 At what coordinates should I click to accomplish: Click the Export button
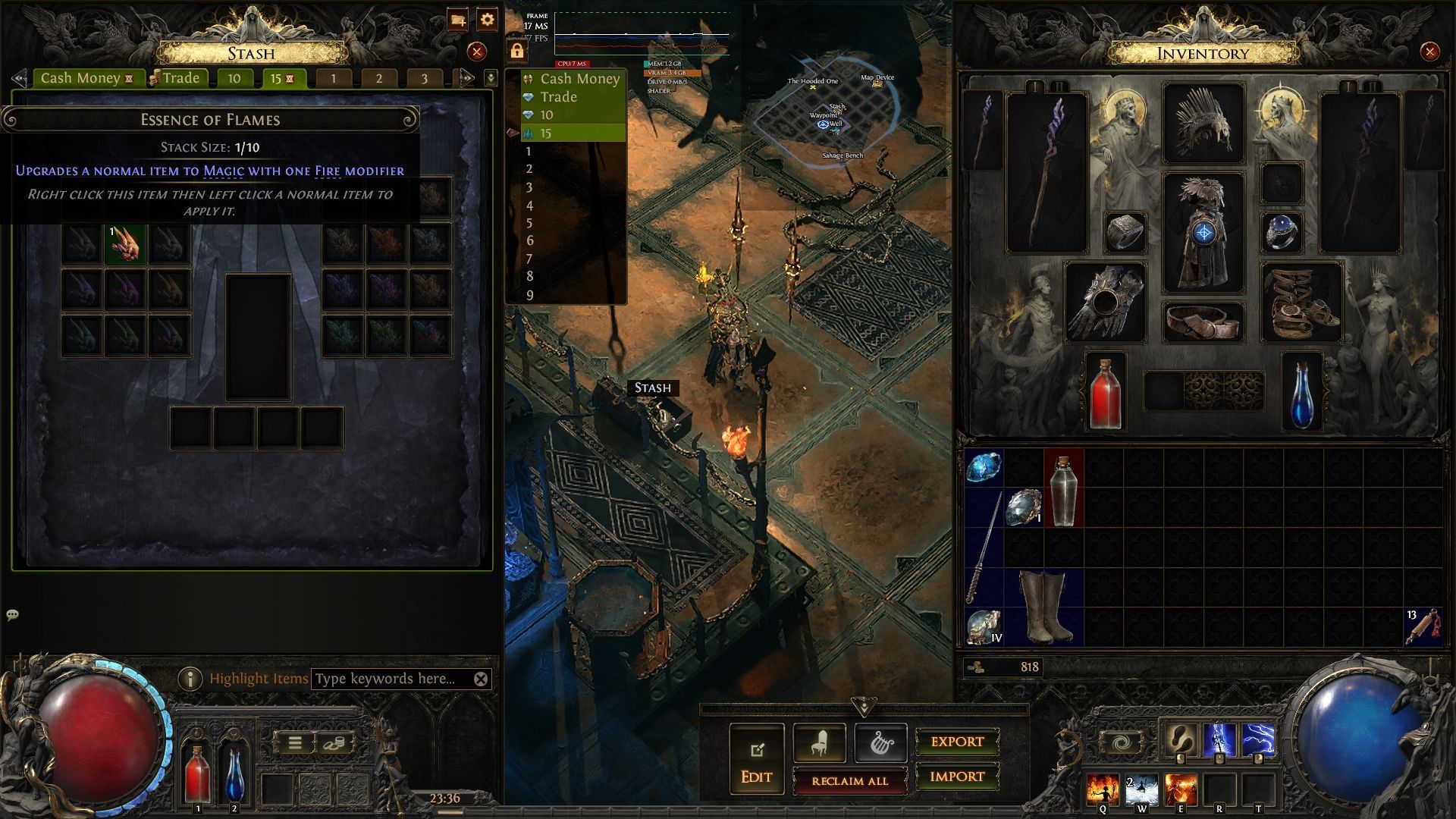coord(956,742)
